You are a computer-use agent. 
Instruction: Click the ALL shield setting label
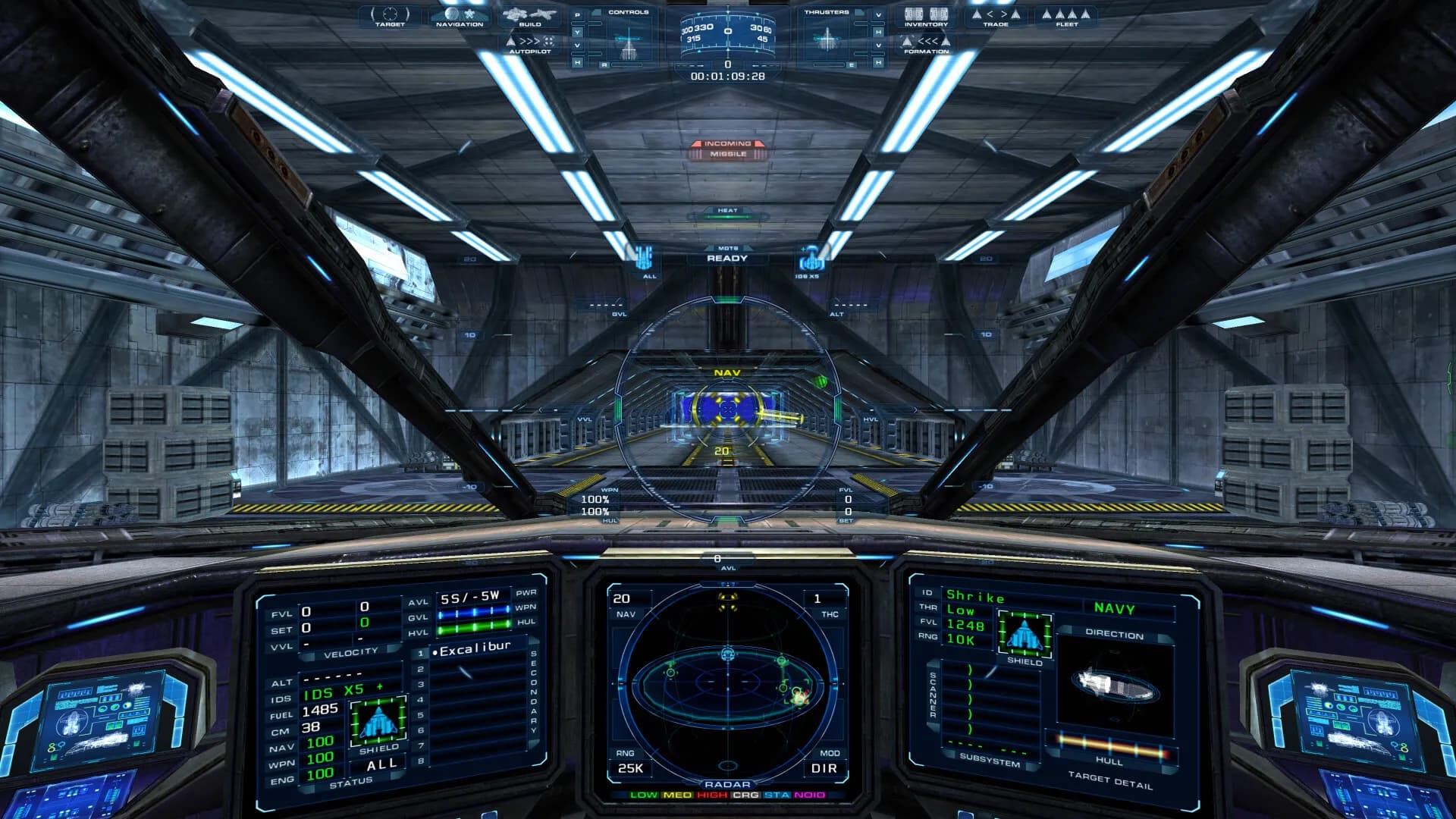(381, 764)
